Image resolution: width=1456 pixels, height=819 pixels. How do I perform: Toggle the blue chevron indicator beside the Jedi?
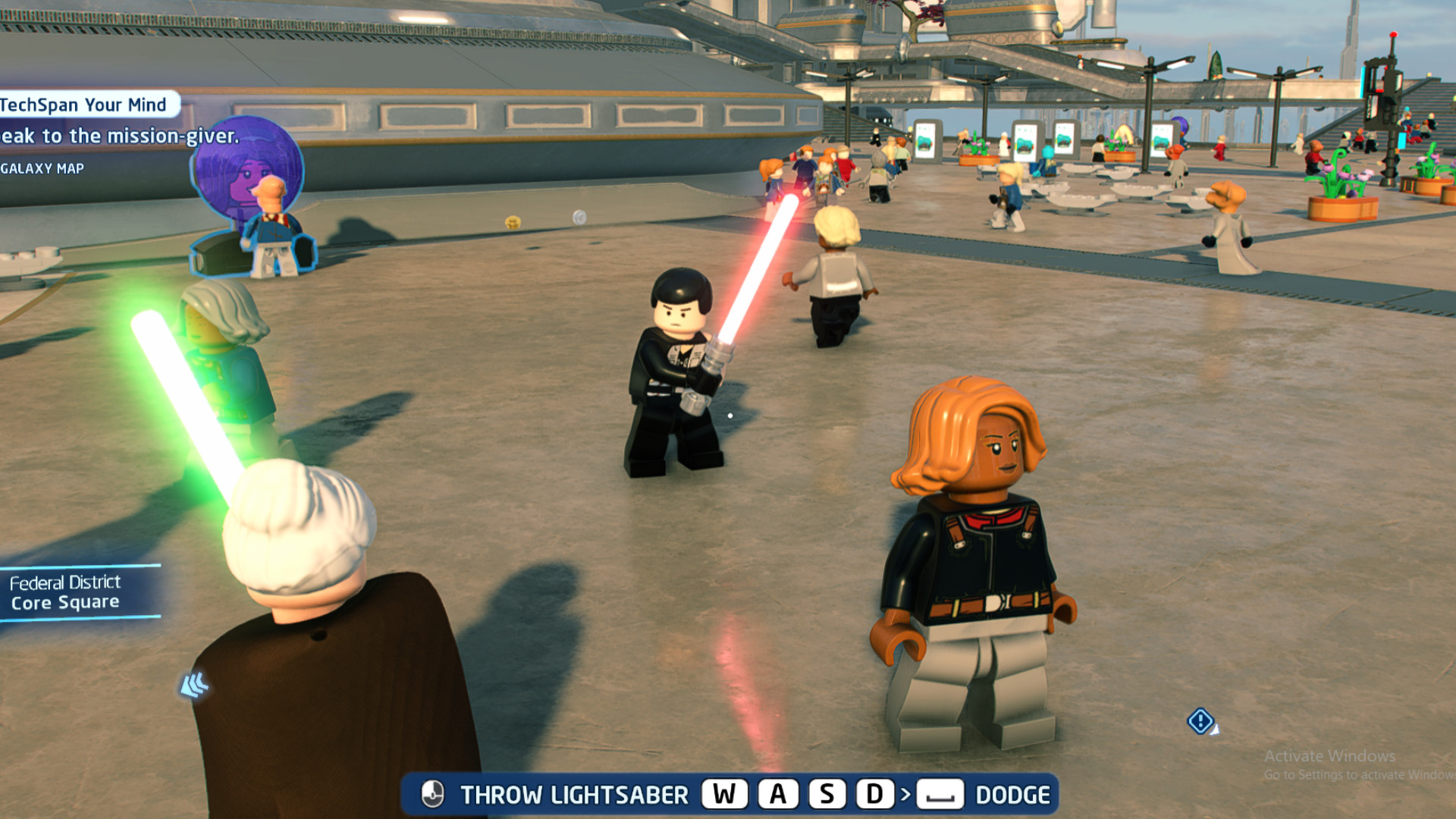tap(196, 682)
